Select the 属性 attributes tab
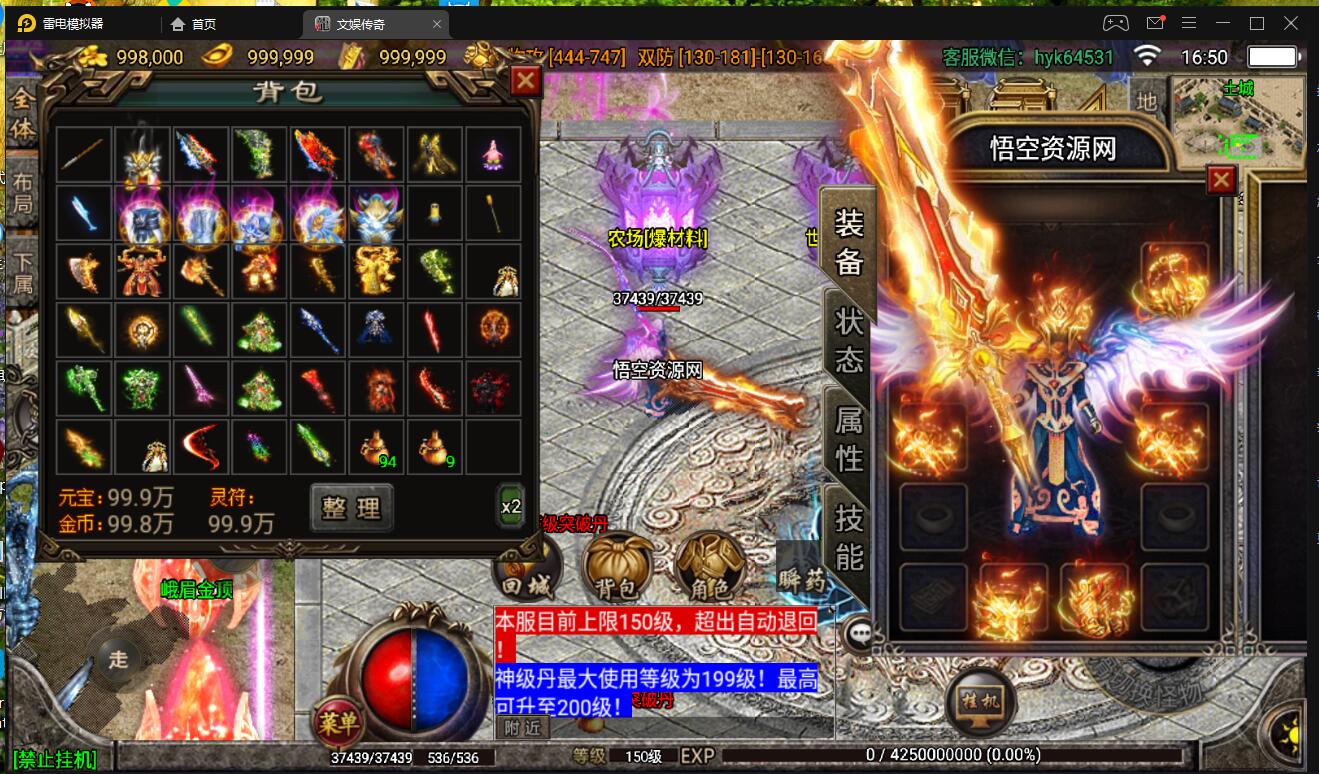1319x774 pixels. click(849, 438)
